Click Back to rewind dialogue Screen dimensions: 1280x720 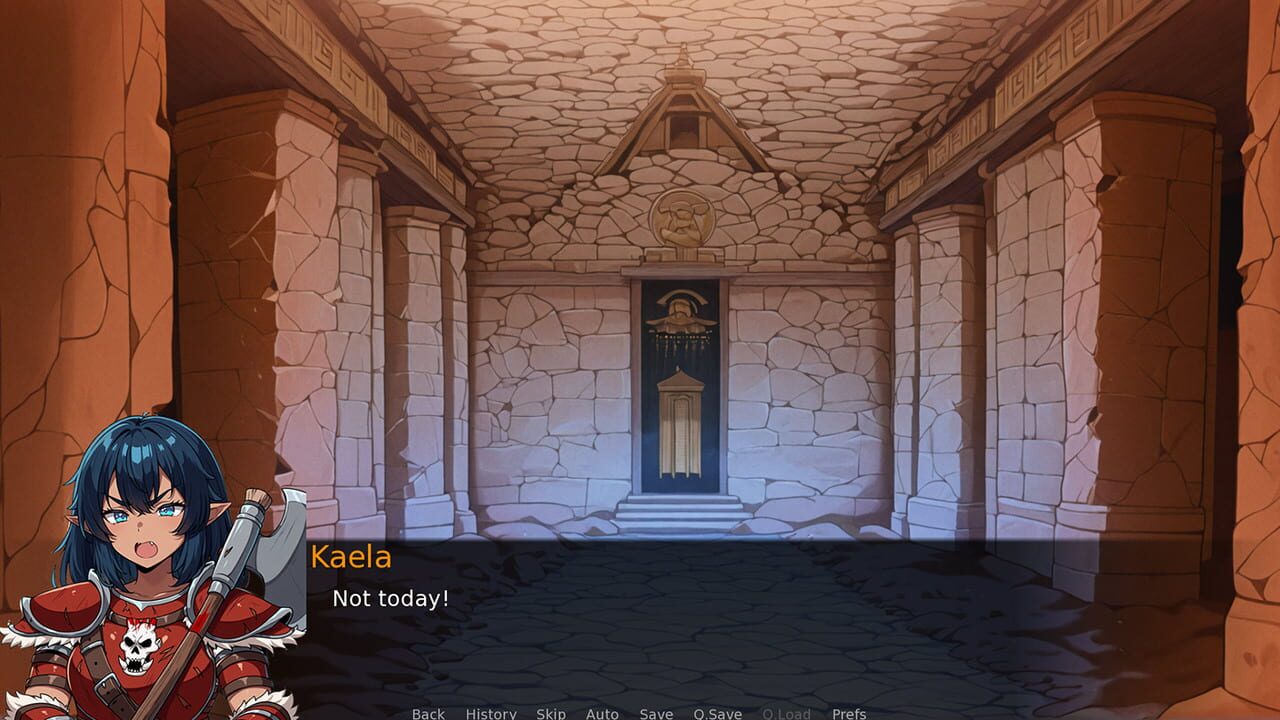coord(427,714)
